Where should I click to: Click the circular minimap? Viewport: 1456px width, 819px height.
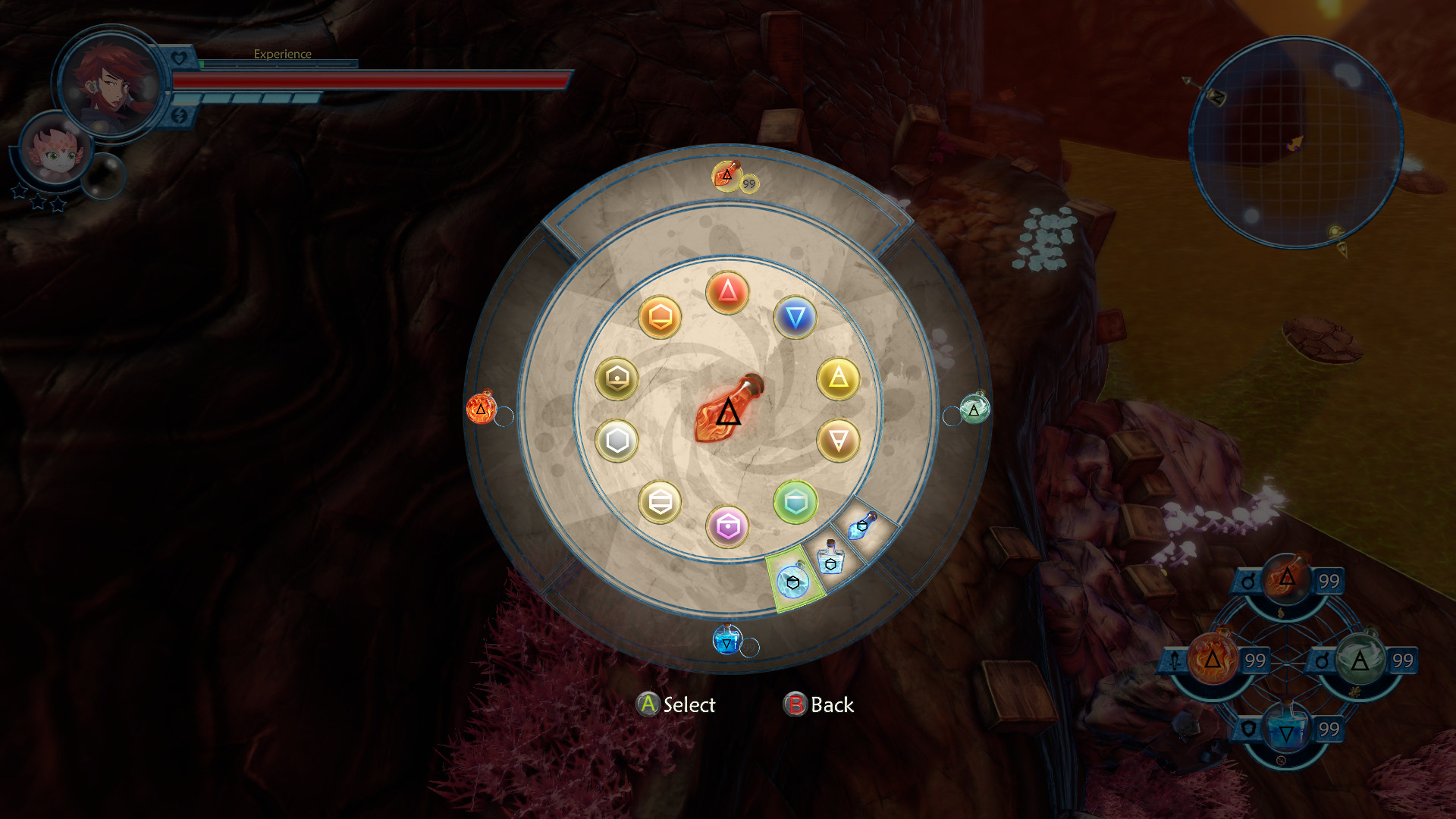(1296, 143)
